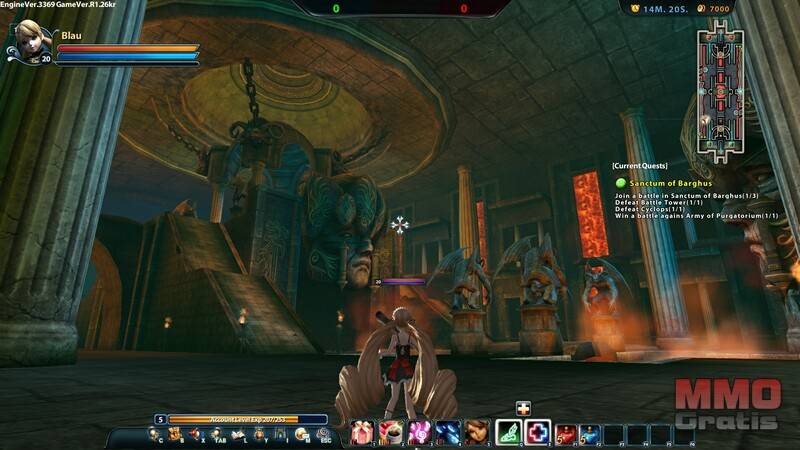Open the character menu icon labeled C
This screenshot has height=450, width=800.
point(154,434)
